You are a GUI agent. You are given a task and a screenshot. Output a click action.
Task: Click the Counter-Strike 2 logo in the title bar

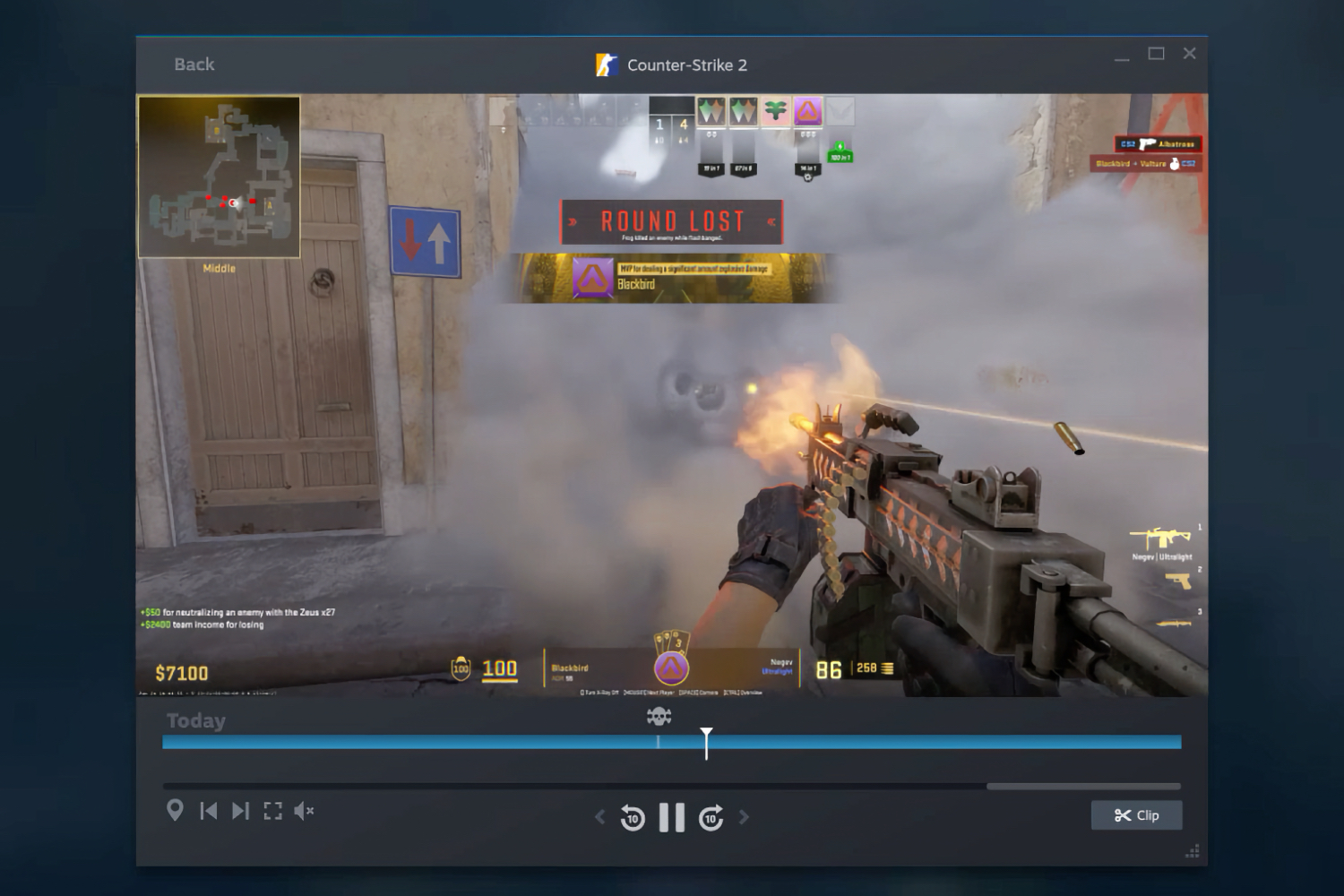[608, 64]
